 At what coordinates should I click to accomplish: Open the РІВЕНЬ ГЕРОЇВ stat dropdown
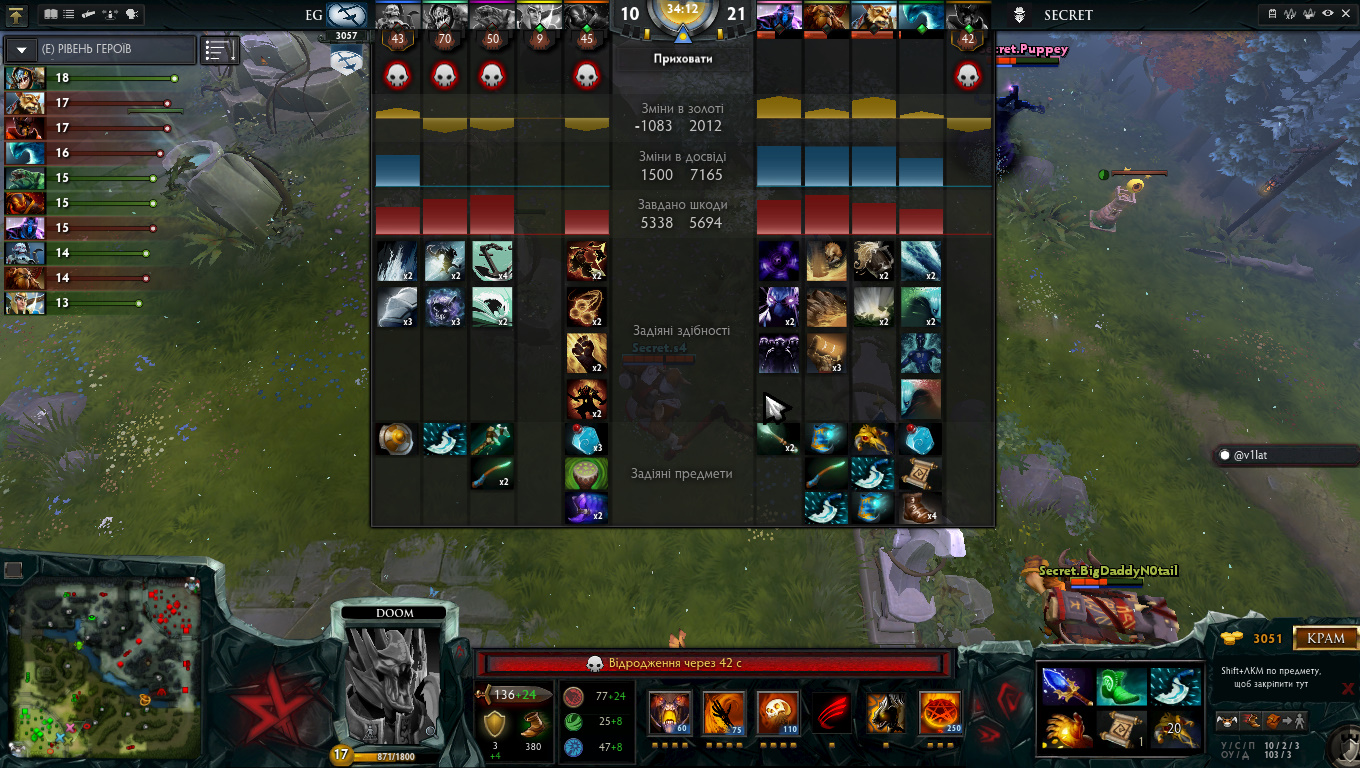tap(21, 50)
